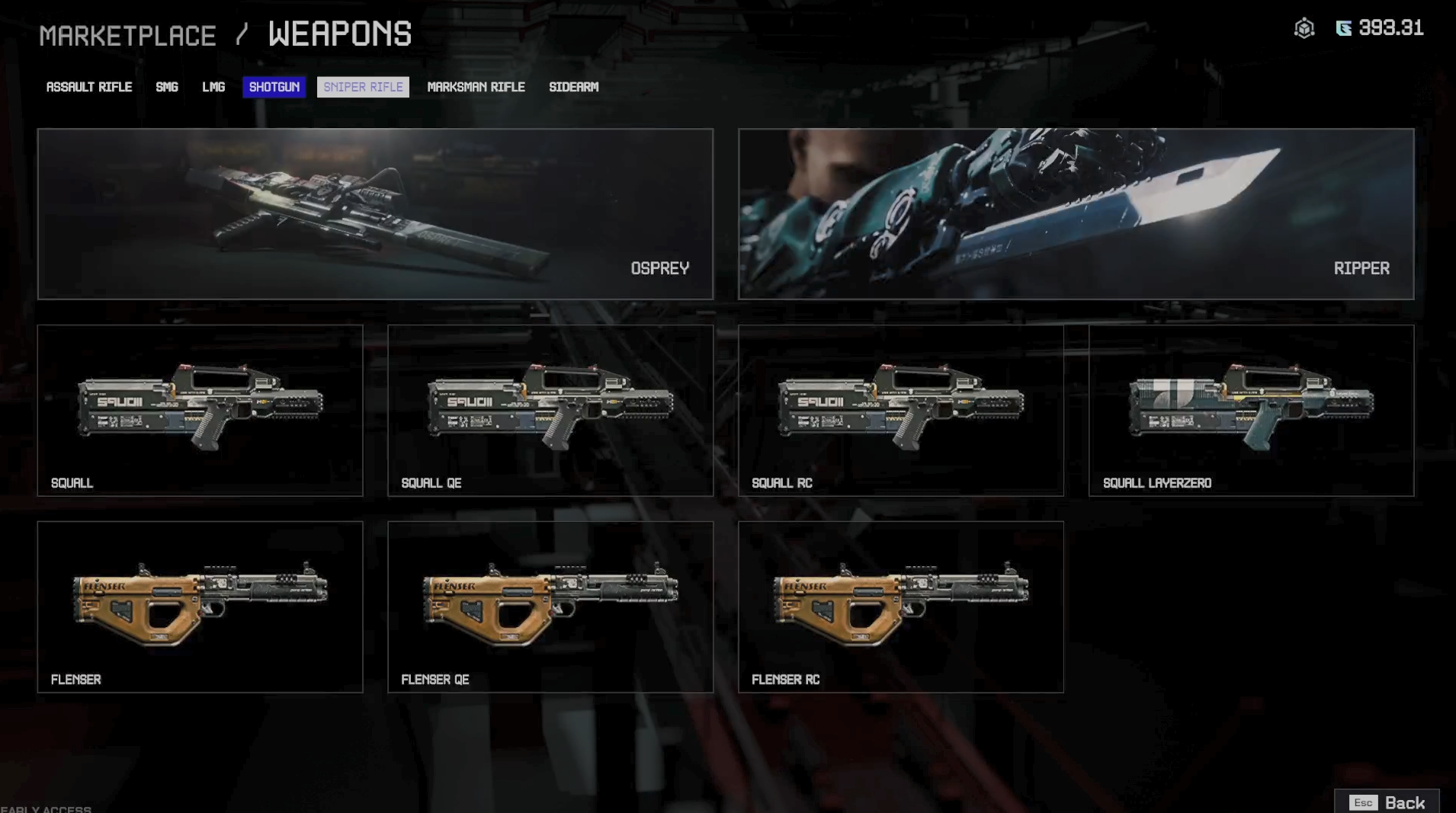Go back with the Back button
The height and width of the screenshot is (813, 1456).
pyautogui.click(x=1387, y=802)
